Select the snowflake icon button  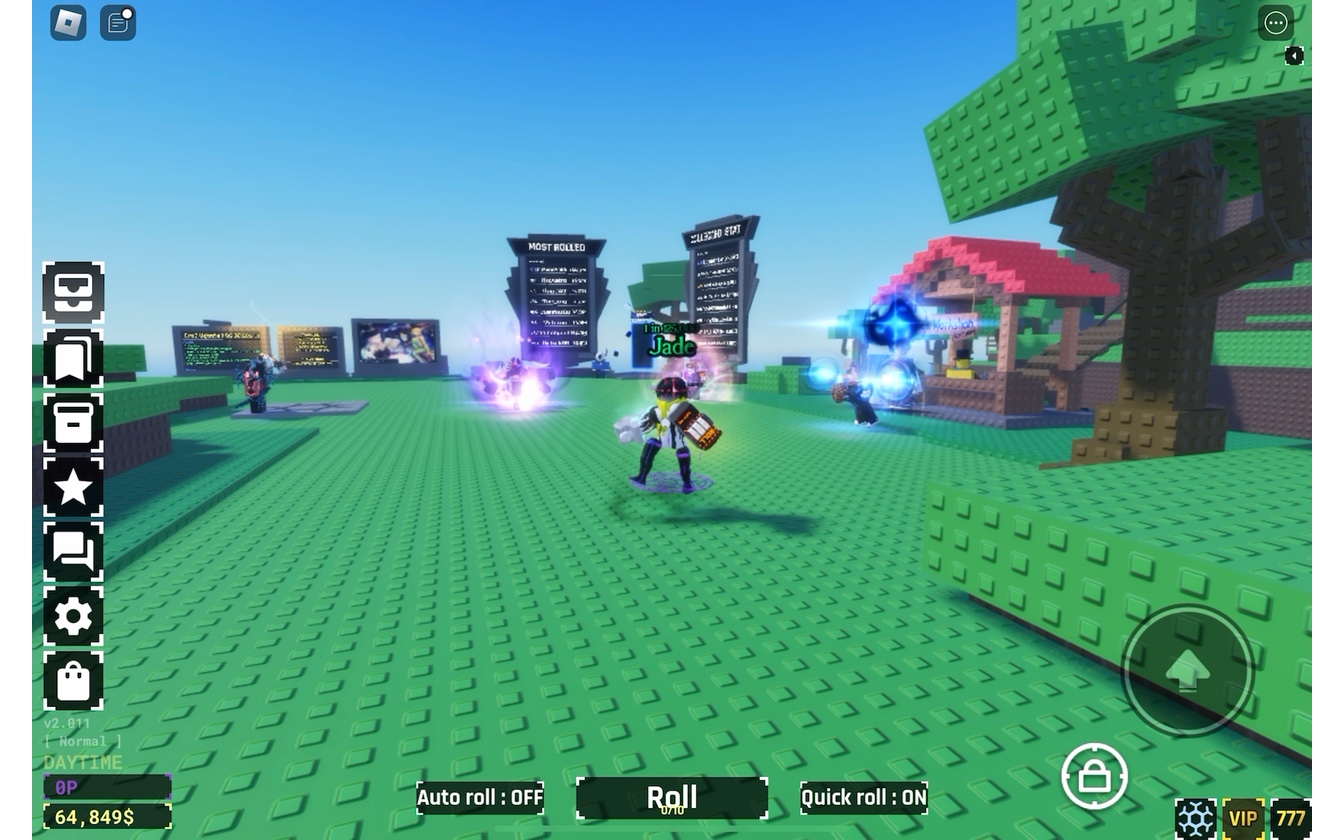(x=1196, y=819)
